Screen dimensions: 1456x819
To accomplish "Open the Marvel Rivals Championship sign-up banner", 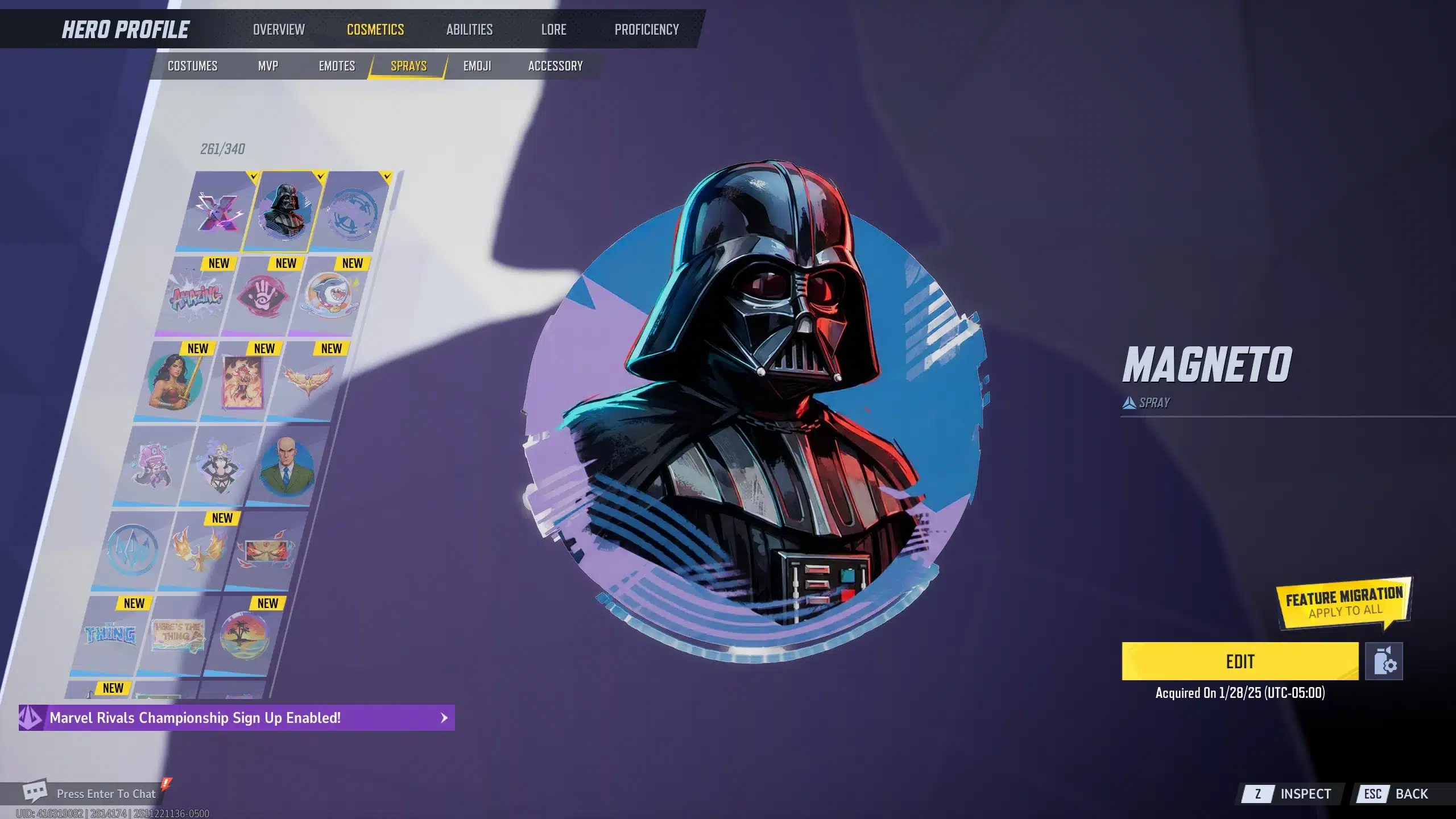I will [x=237, y=718].
